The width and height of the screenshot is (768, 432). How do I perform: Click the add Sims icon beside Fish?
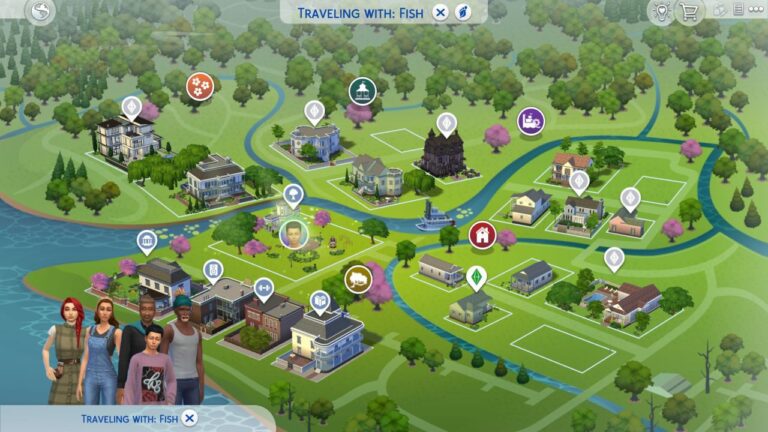pos(463,12)
